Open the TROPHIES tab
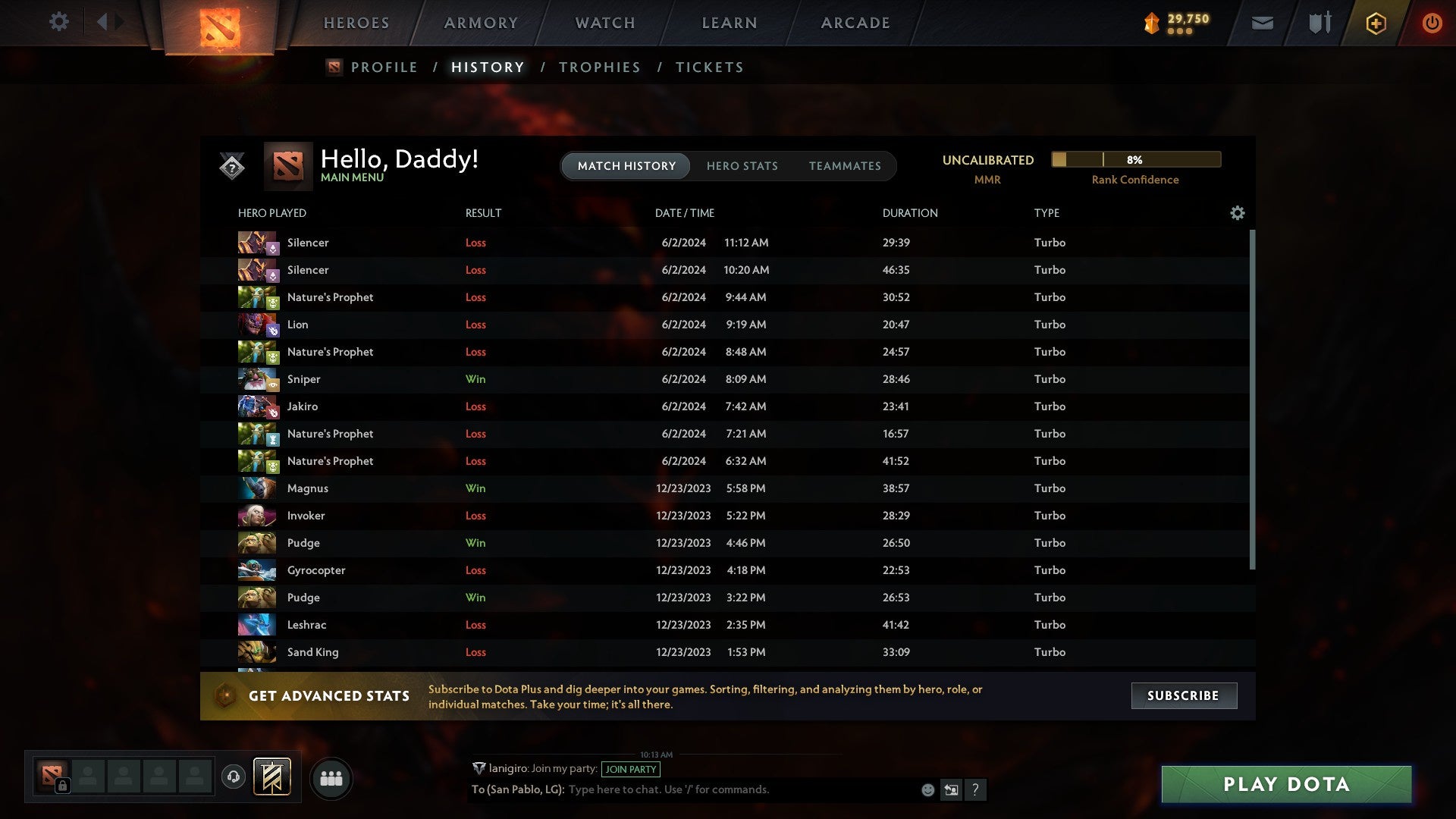This screenshot has height=819, width=1456. 599,67
